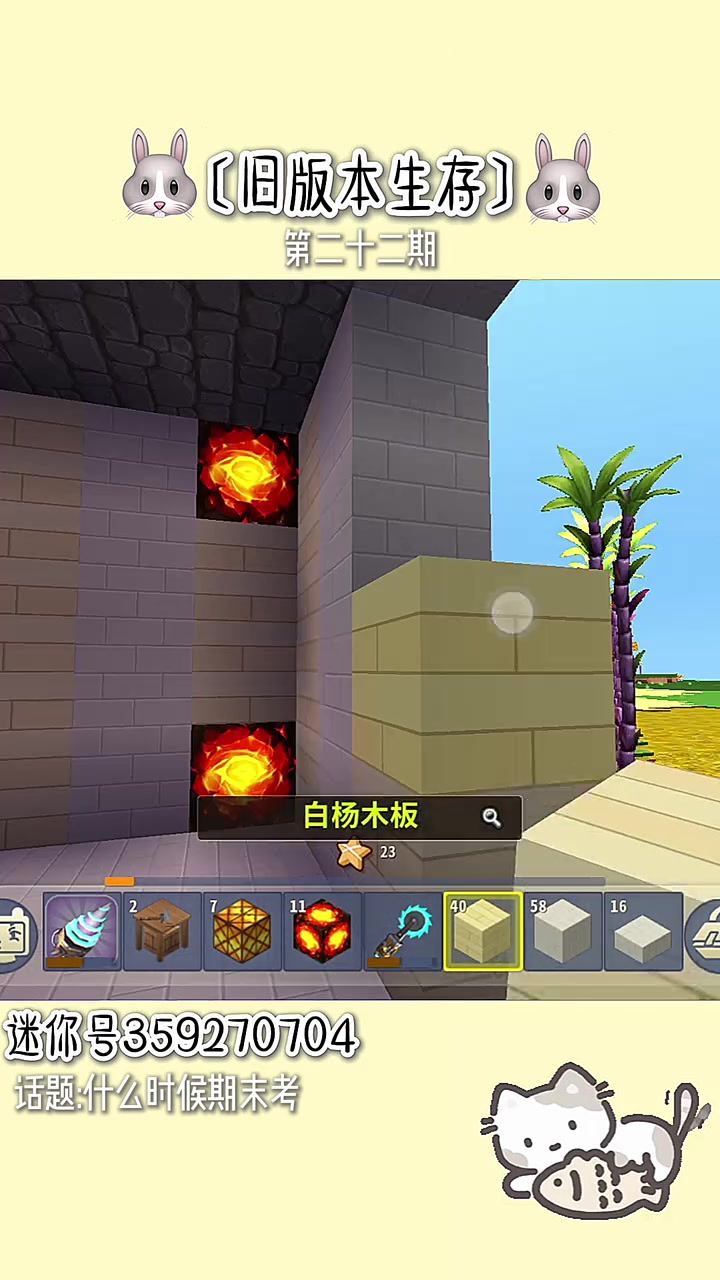Screen dimensions: 720x1280
Task: Select the drill tool hotbar slot
Action: pyautogui.click(x=82, y=932)
